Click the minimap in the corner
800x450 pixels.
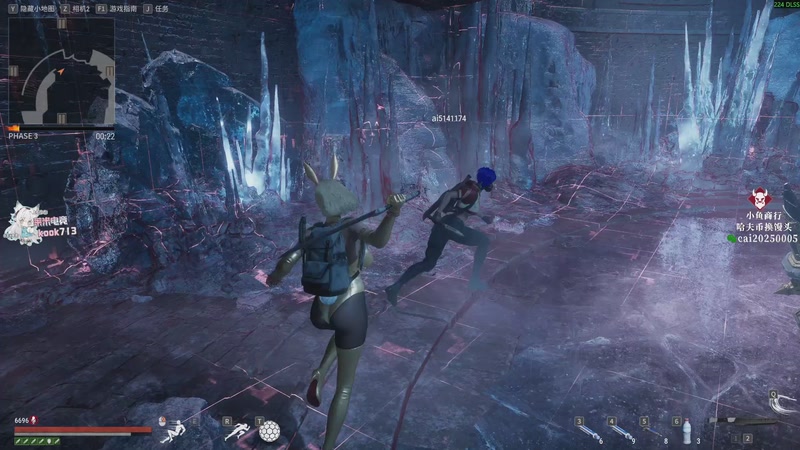62,75
